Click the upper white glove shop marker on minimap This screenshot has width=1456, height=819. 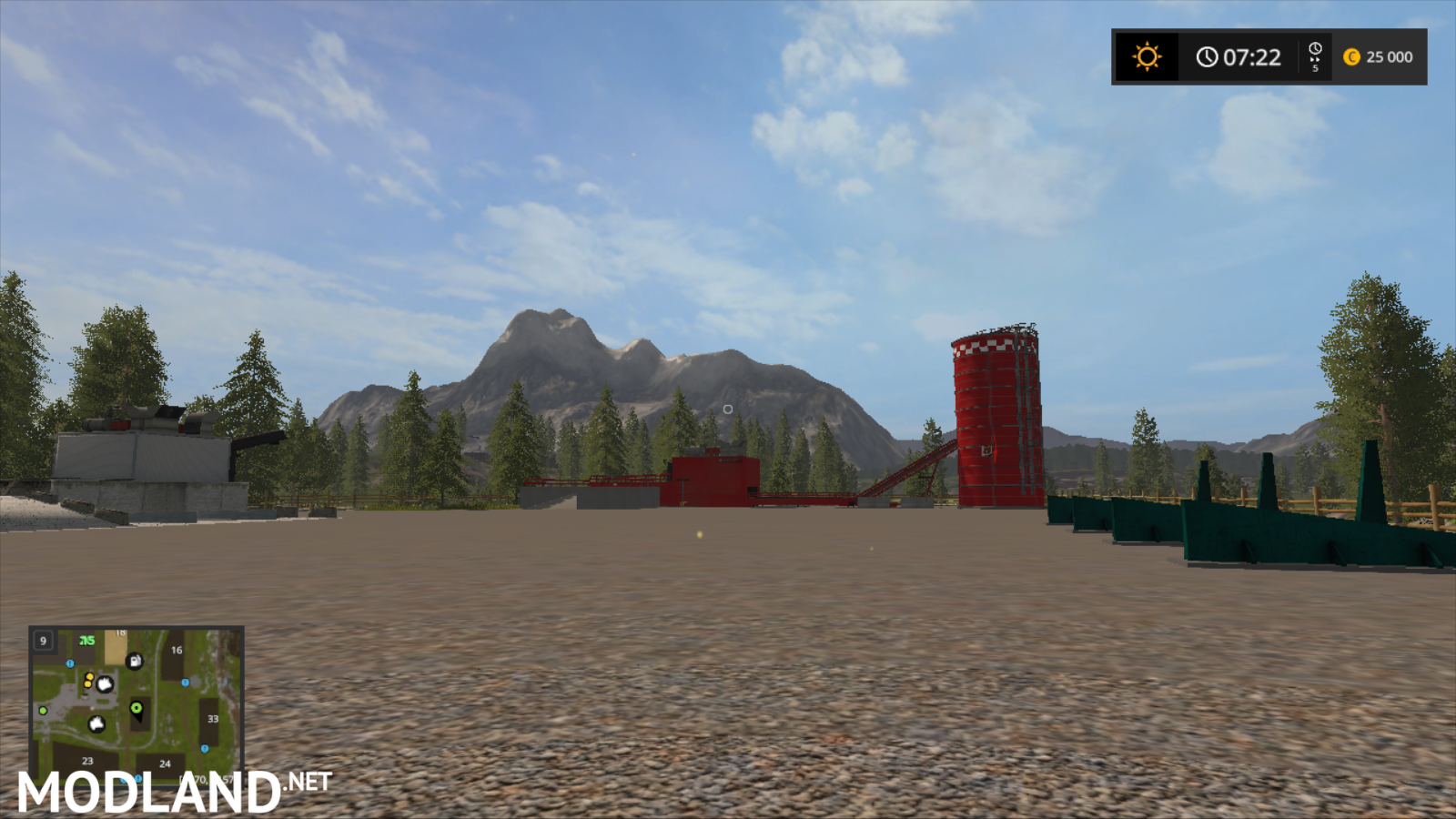point(105,684)
